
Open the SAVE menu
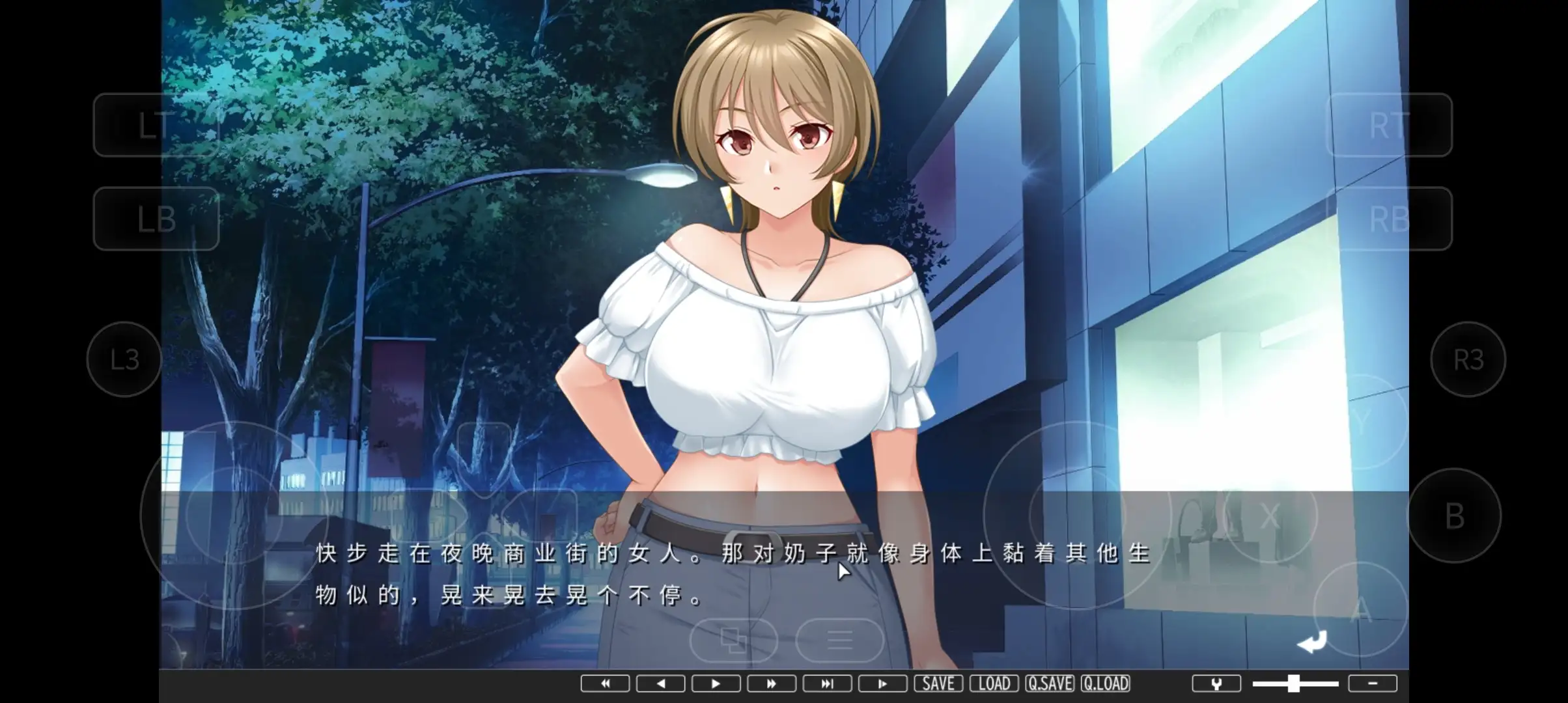click(x=938, y=683)
